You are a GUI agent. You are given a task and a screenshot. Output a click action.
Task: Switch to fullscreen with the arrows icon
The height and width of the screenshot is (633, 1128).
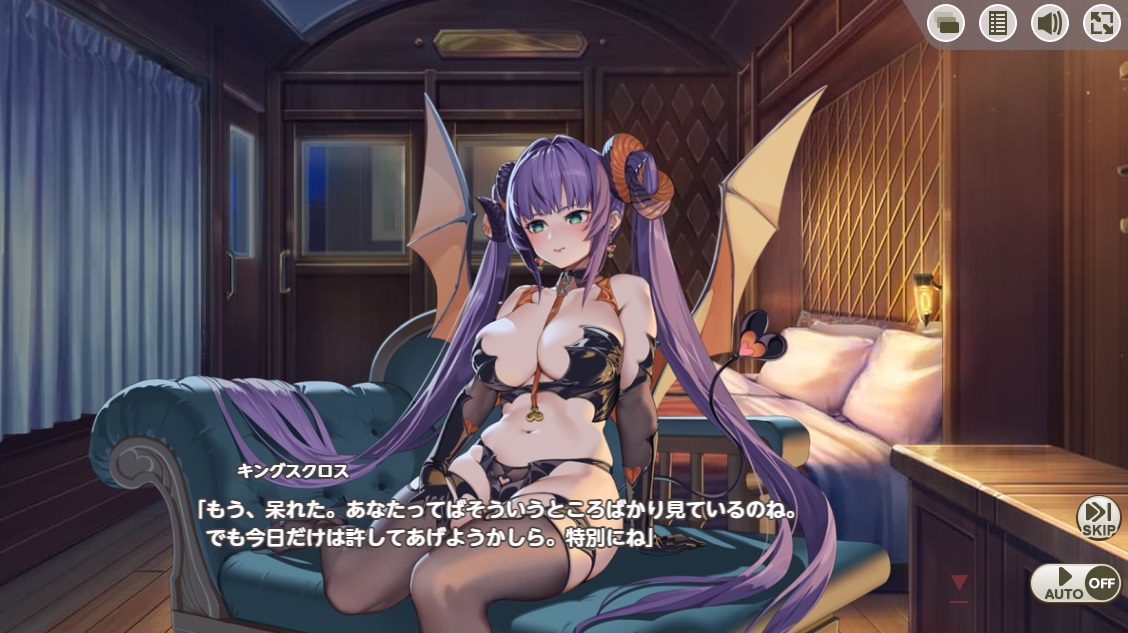click(1101, 23)
